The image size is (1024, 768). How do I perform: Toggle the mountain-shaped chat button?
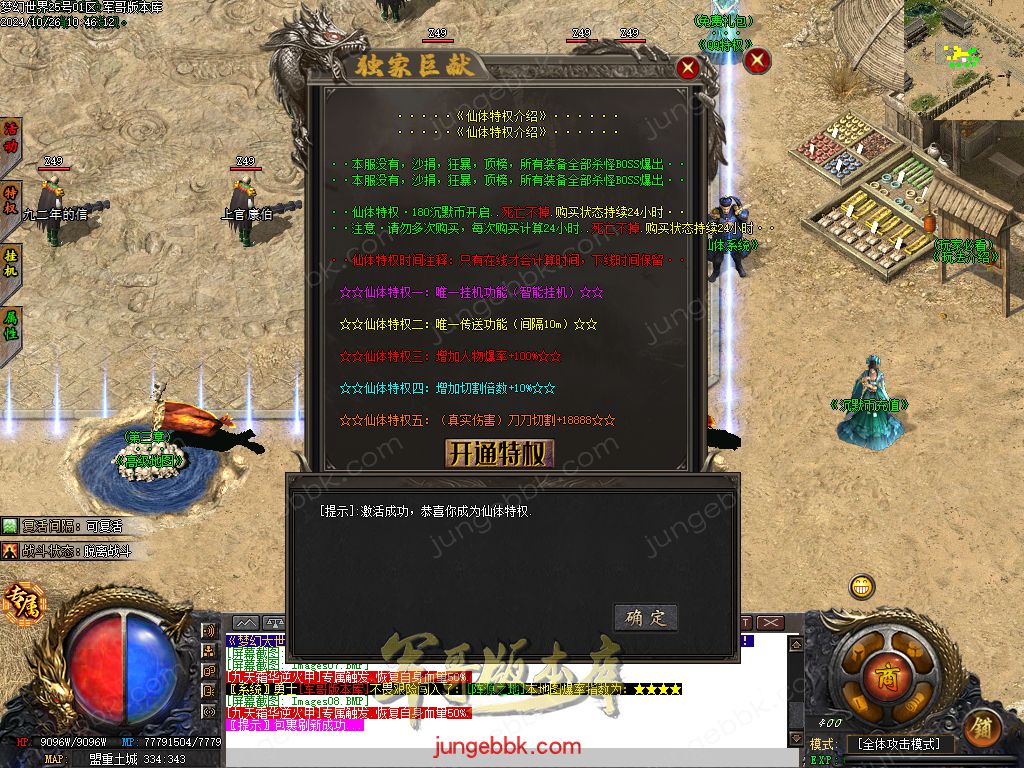pos(245,623)
